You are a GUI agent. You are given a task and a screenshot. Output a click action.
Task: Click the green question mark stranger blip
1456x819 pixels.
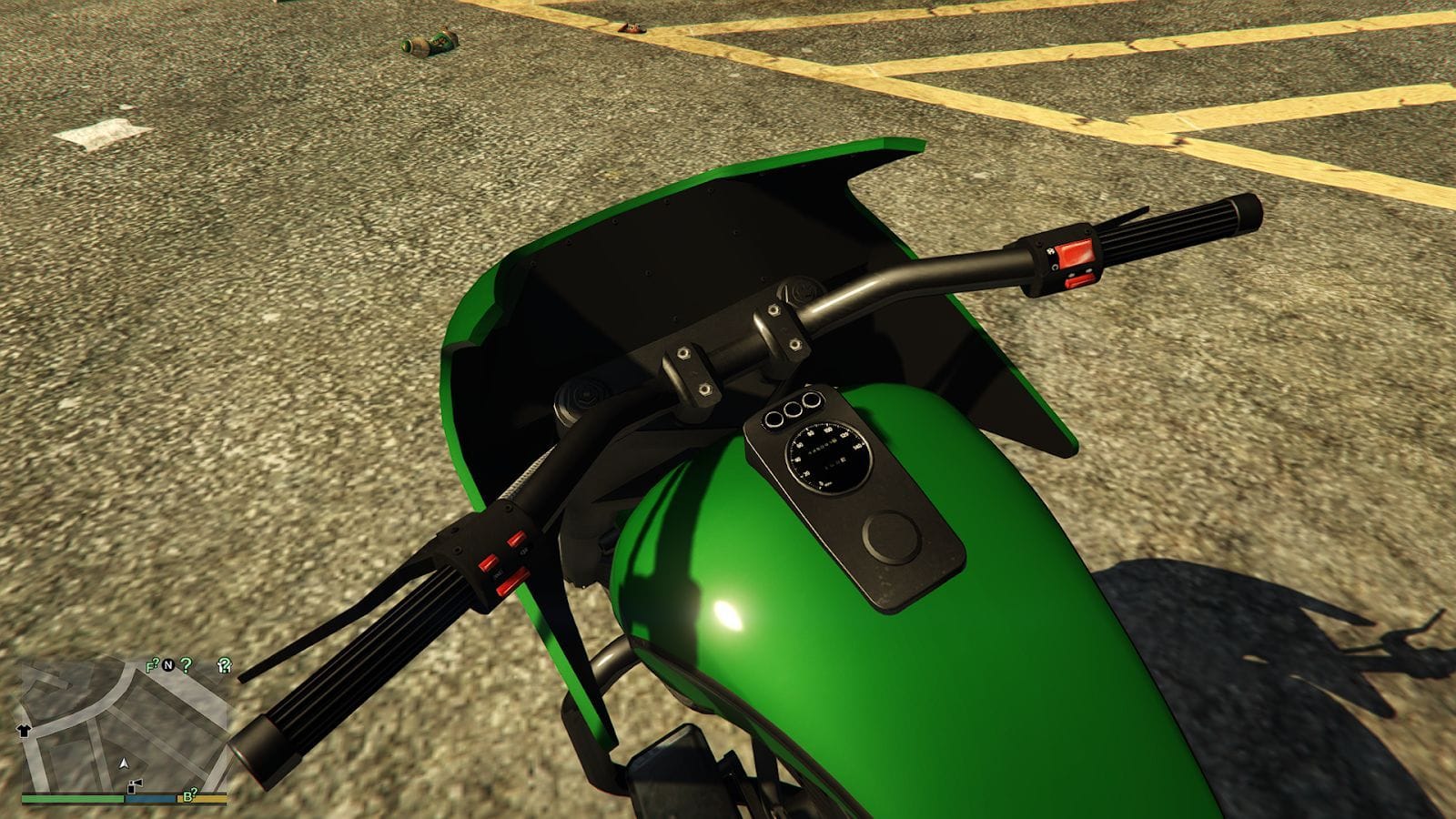tap(185, 666)
